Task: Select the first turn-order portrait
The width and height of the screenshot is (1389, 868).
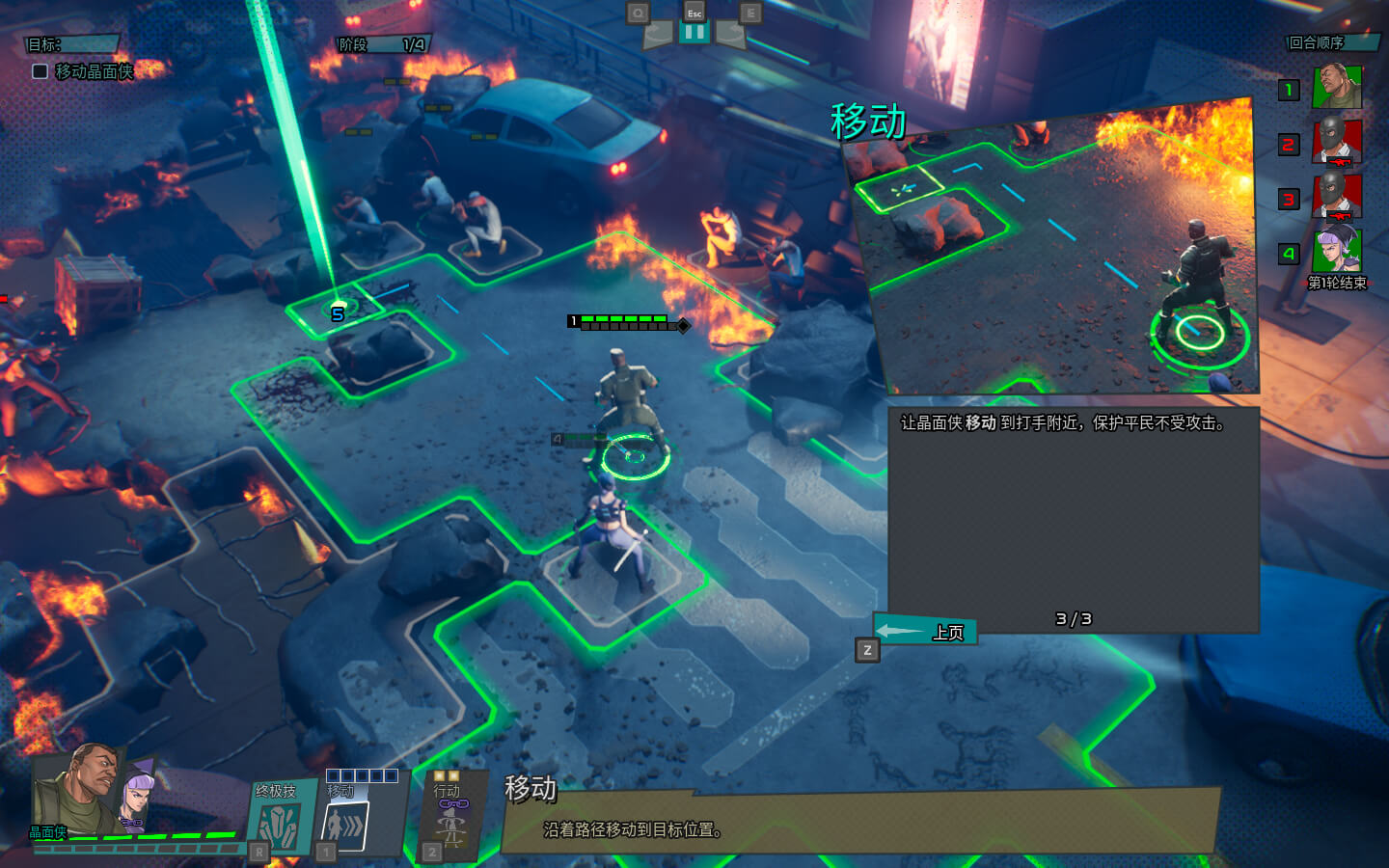Action: tap(1337, 88)
